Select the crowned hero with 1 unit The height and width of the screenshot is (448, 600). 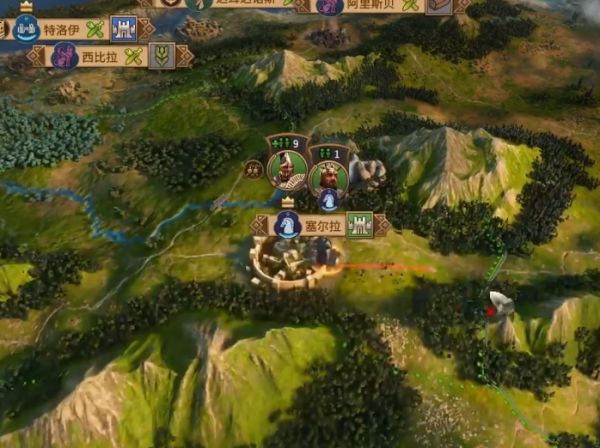click(x=328, y=175)
